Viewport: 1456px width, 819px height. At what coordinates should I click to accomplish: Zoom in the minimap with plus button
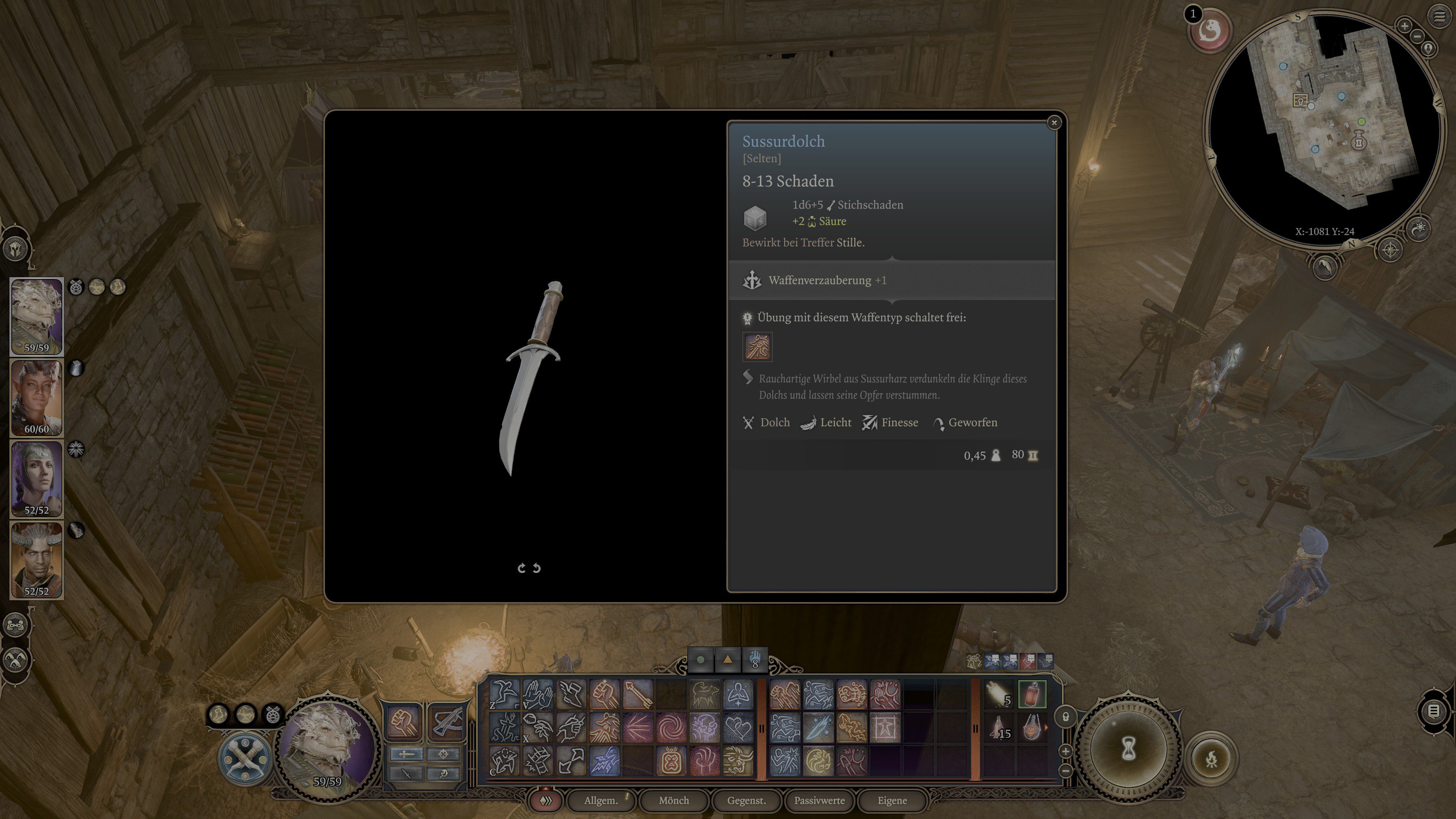[x=1404, y=25]
